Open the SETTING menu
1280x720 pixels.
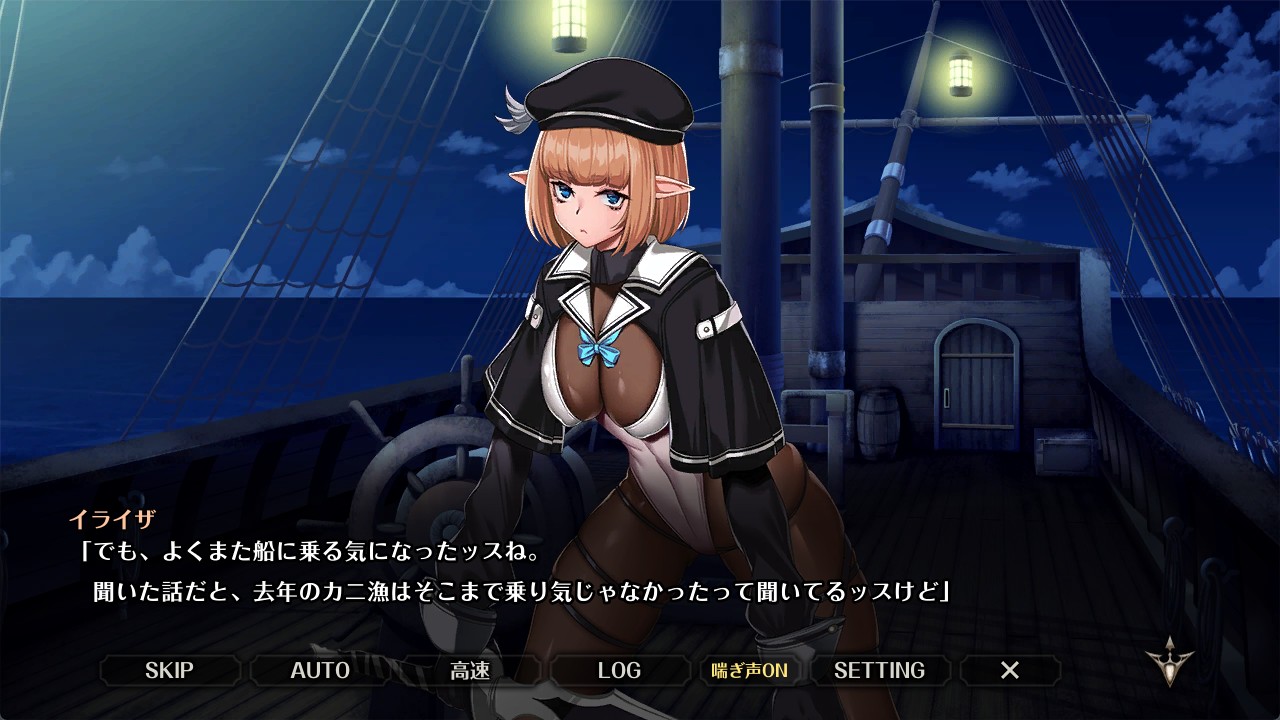click(x=879, y=670)
